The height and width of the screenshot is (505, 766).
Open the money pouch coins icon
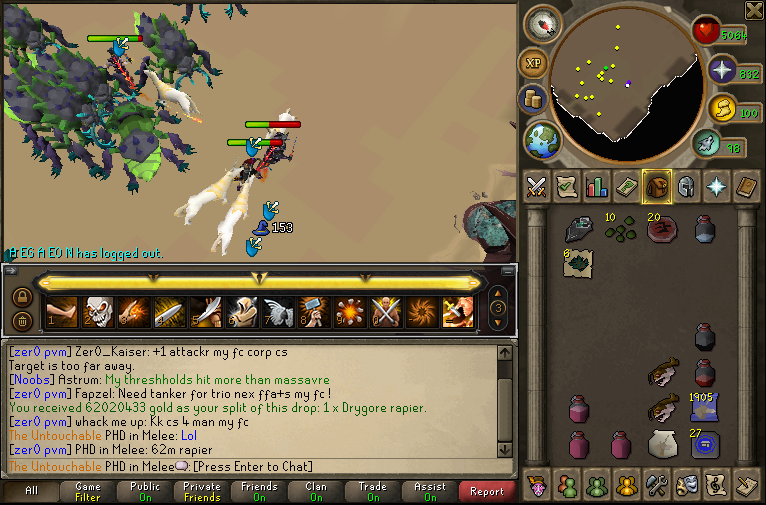coord(532,100)
